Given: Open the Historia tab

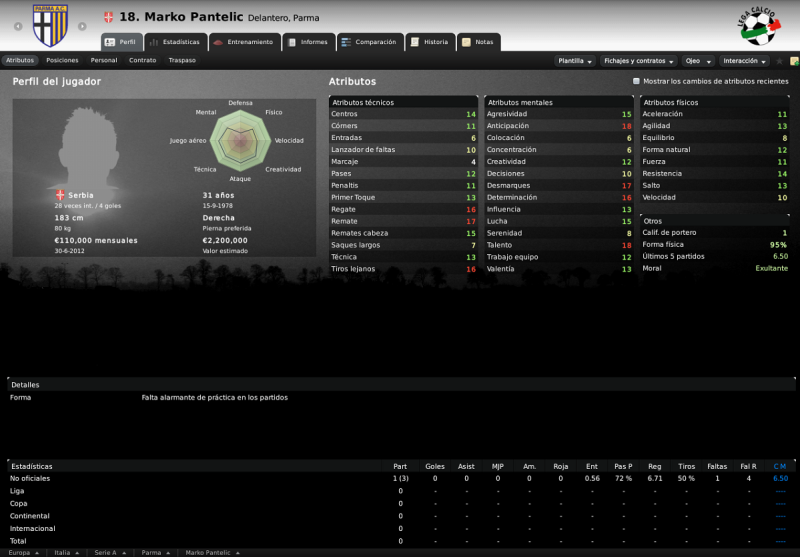Looking at the screenshot, I should (429, 42).
